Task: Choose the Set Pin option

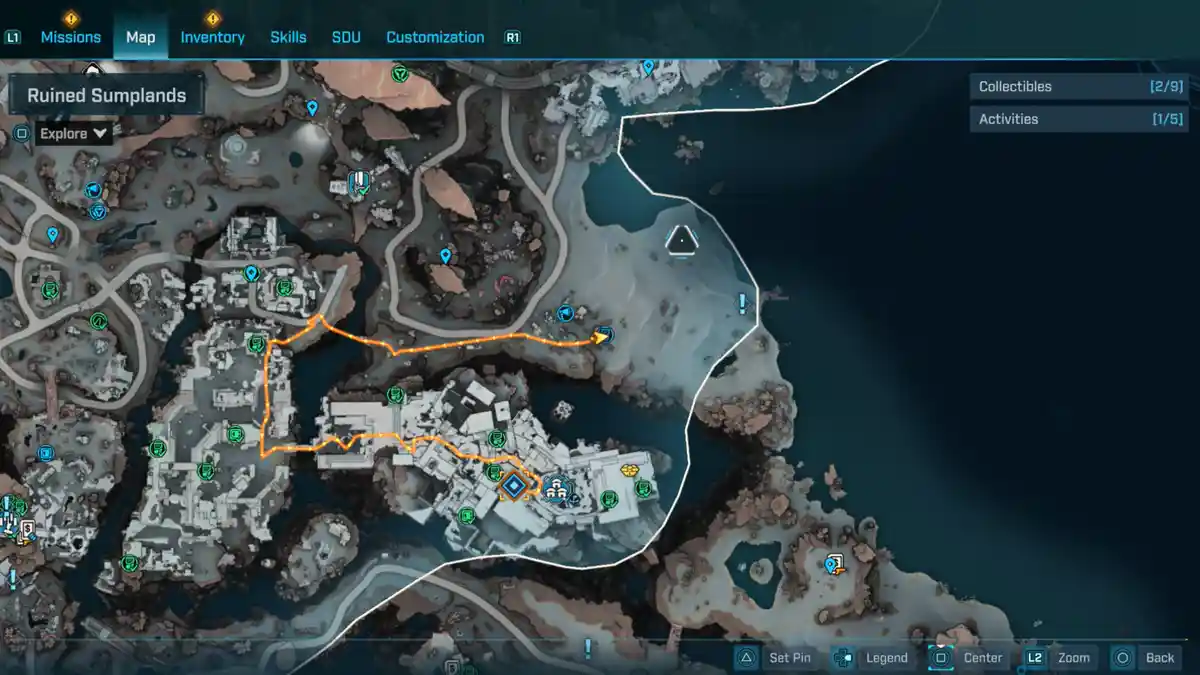Action: tap(778, 657)
